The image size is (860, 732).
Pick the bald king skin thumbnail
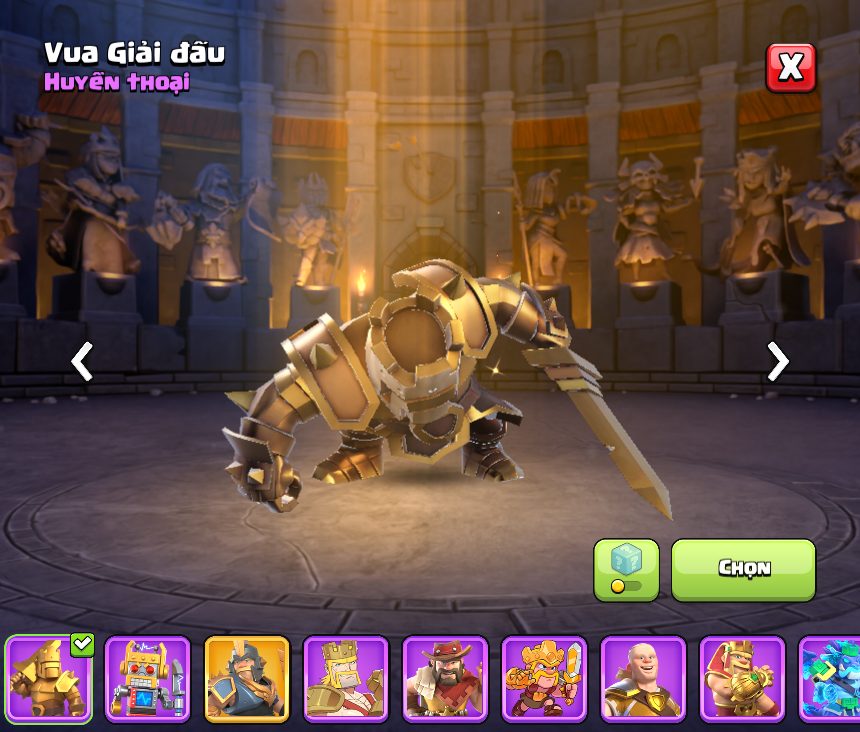pyautogui.click(x=643, y=678)
